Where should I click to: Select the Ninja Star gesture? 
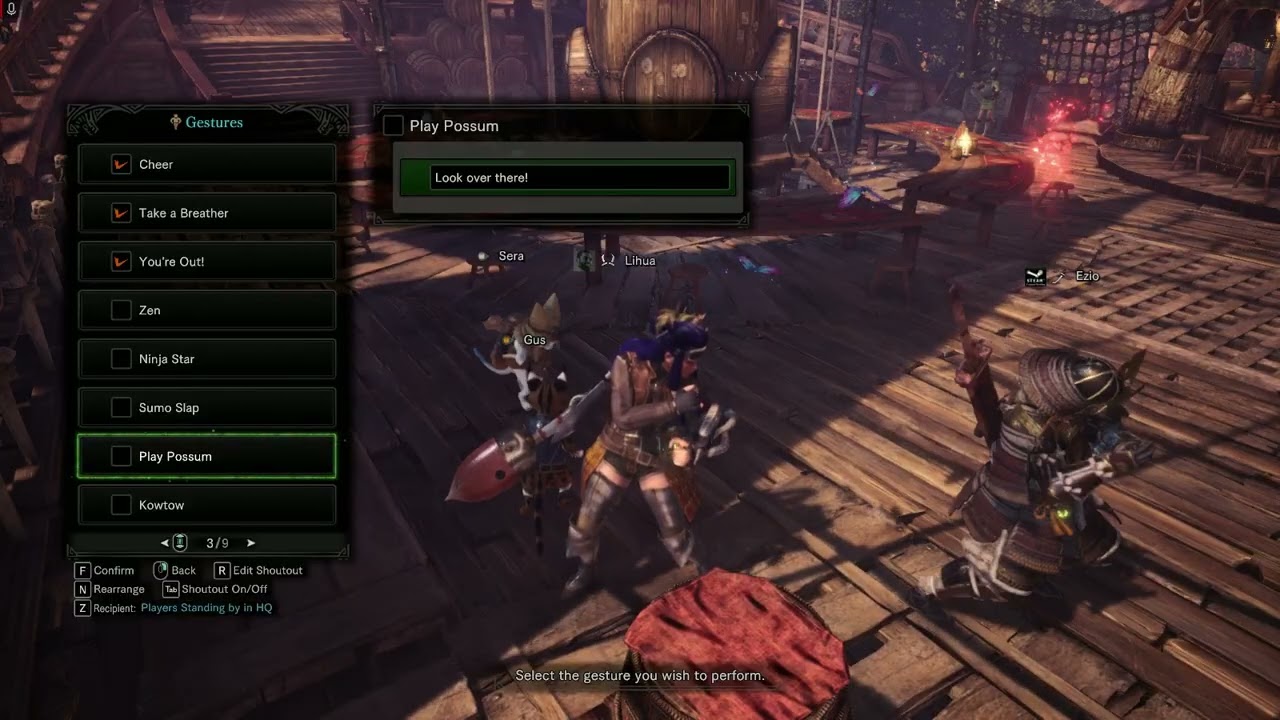pyautogui.click(x=206, y=359)
